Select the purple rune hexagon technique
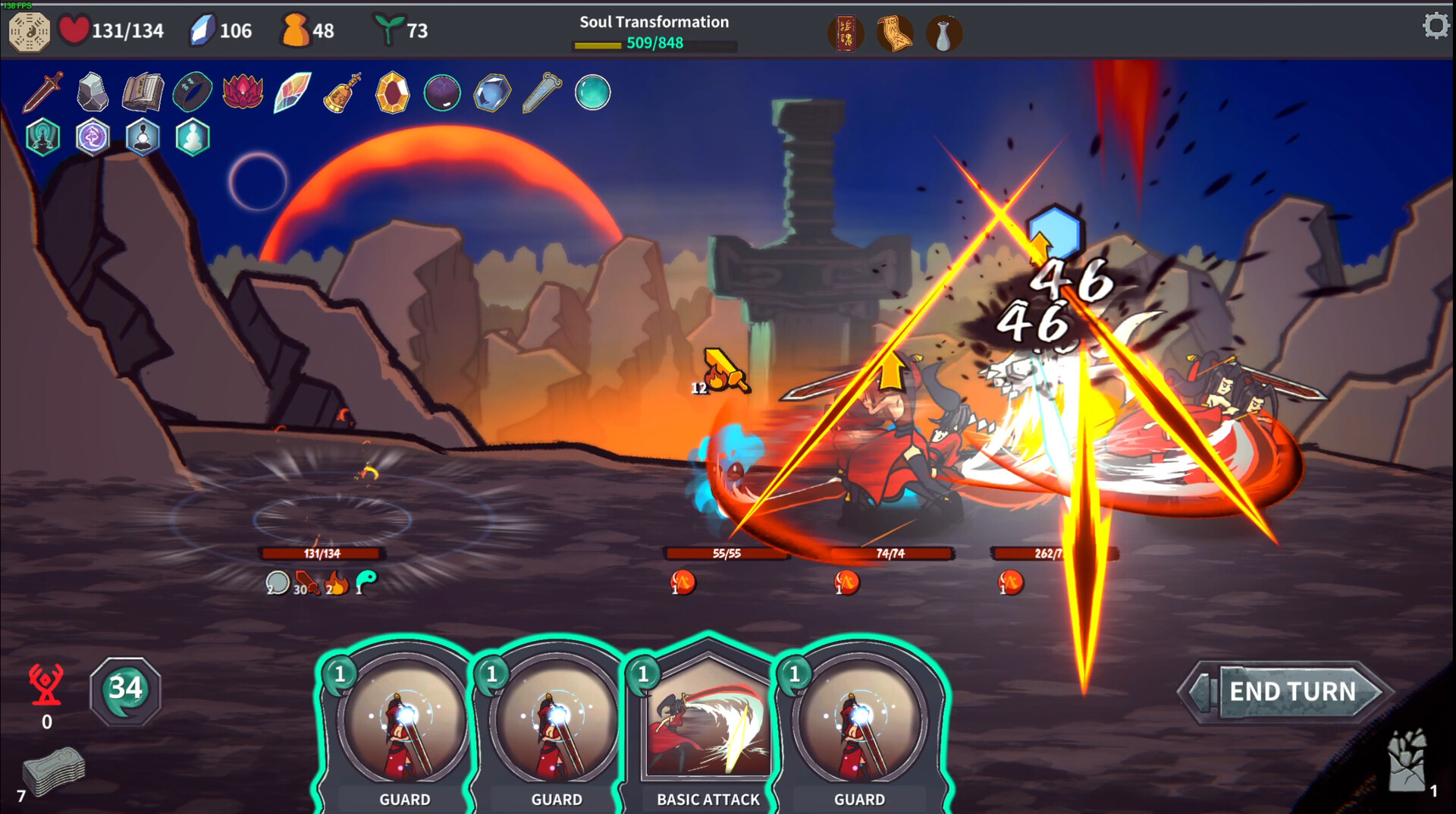 click(93, 138)
